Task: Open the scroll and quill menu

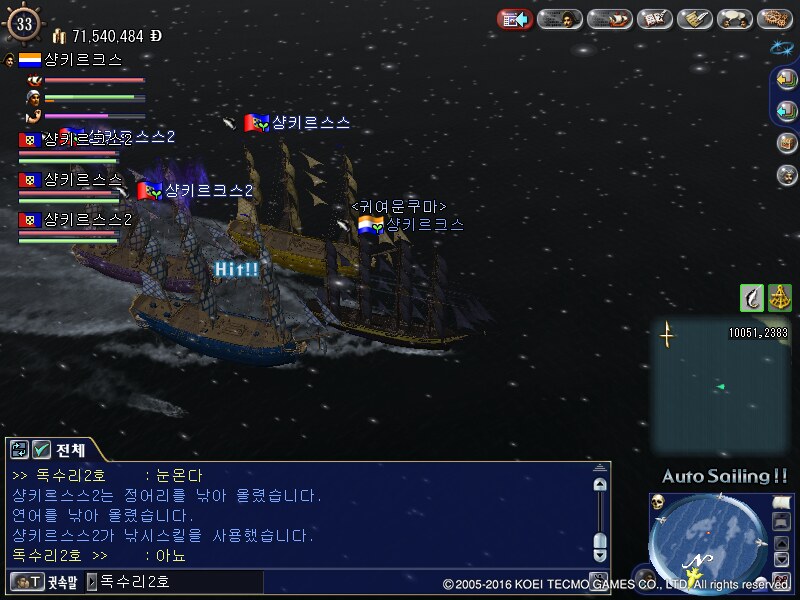Action: [695, 19]
